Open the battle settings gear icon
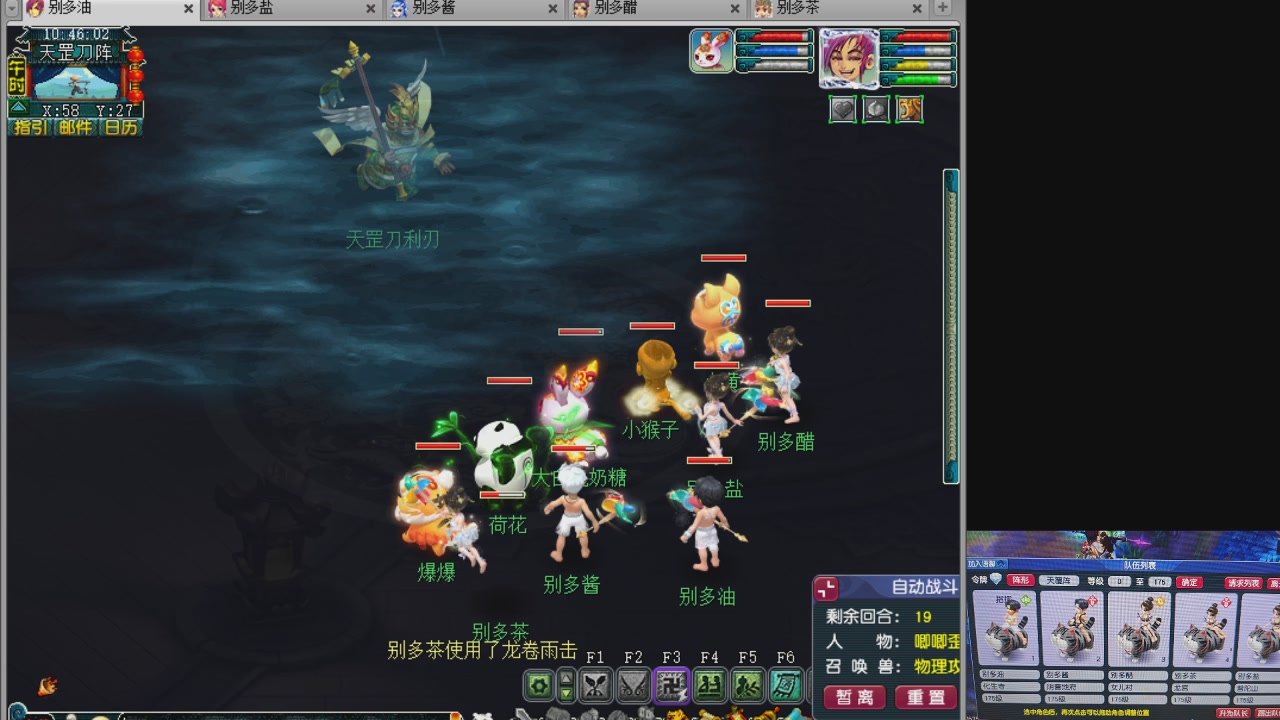The width and height of the screenshot is (1280, 720). click(541, 686)
